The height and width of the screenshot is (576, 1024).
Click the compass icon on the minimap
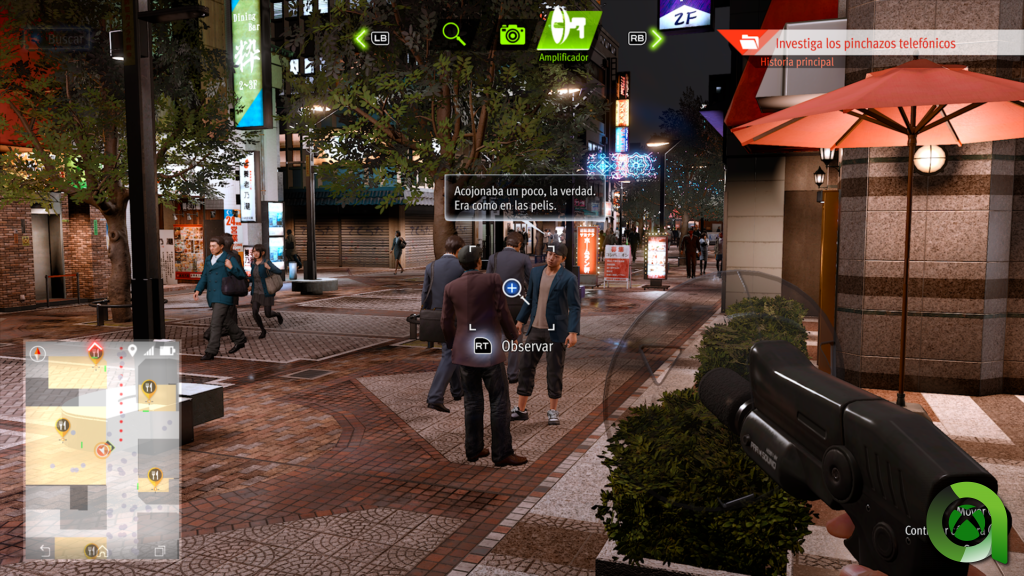click(38, 353)
